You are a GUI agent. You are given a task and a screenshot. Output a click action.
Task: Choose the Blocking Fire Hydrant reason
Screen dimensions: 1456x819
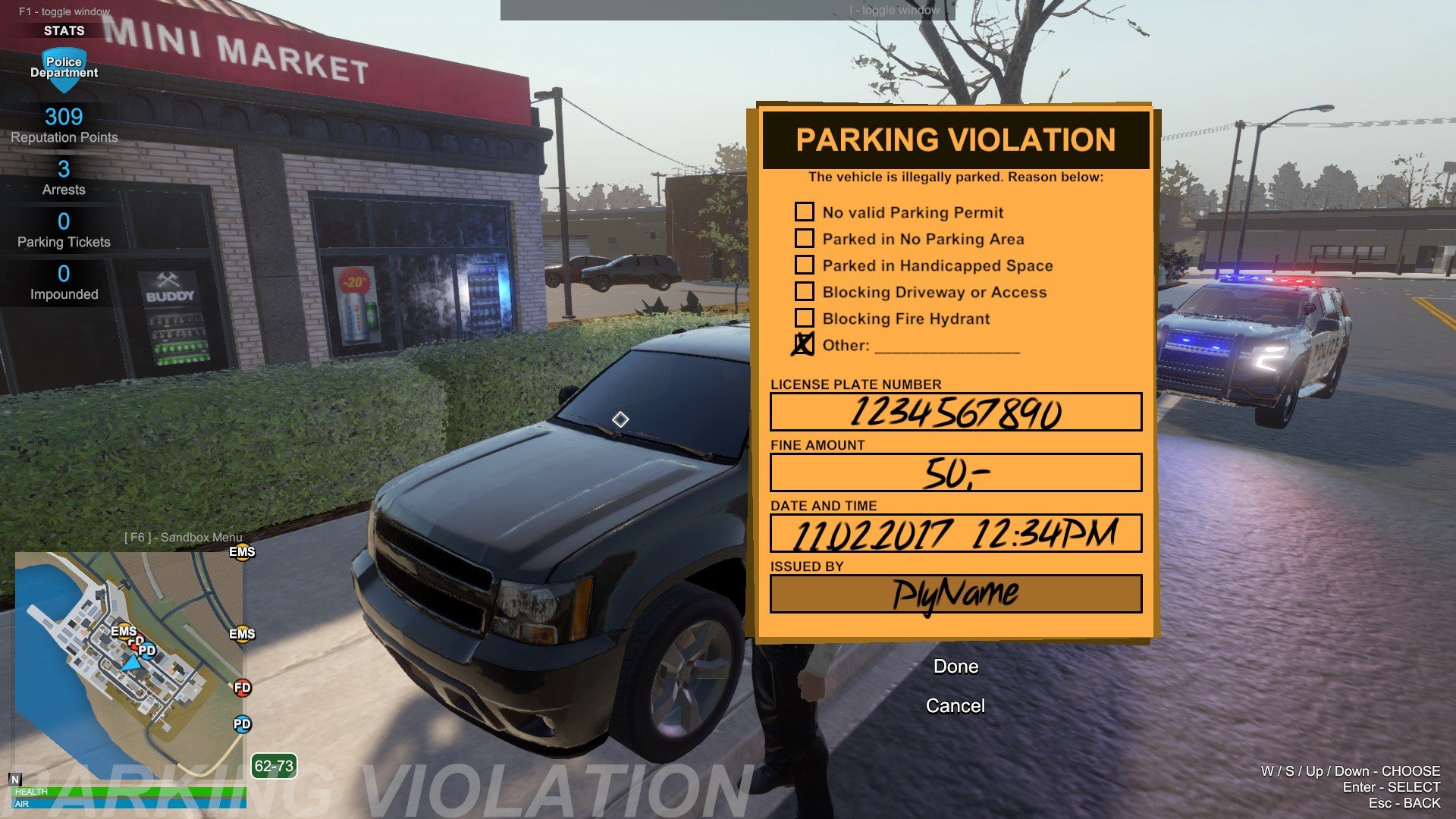805,318
